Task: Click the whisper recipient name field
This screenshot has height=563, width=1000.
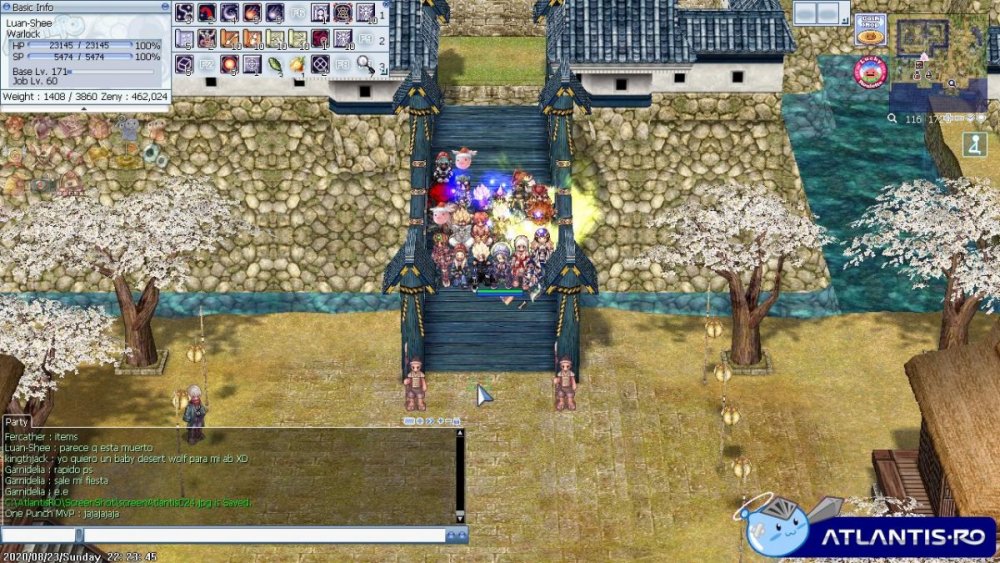Action: click(x=38, y=536)
